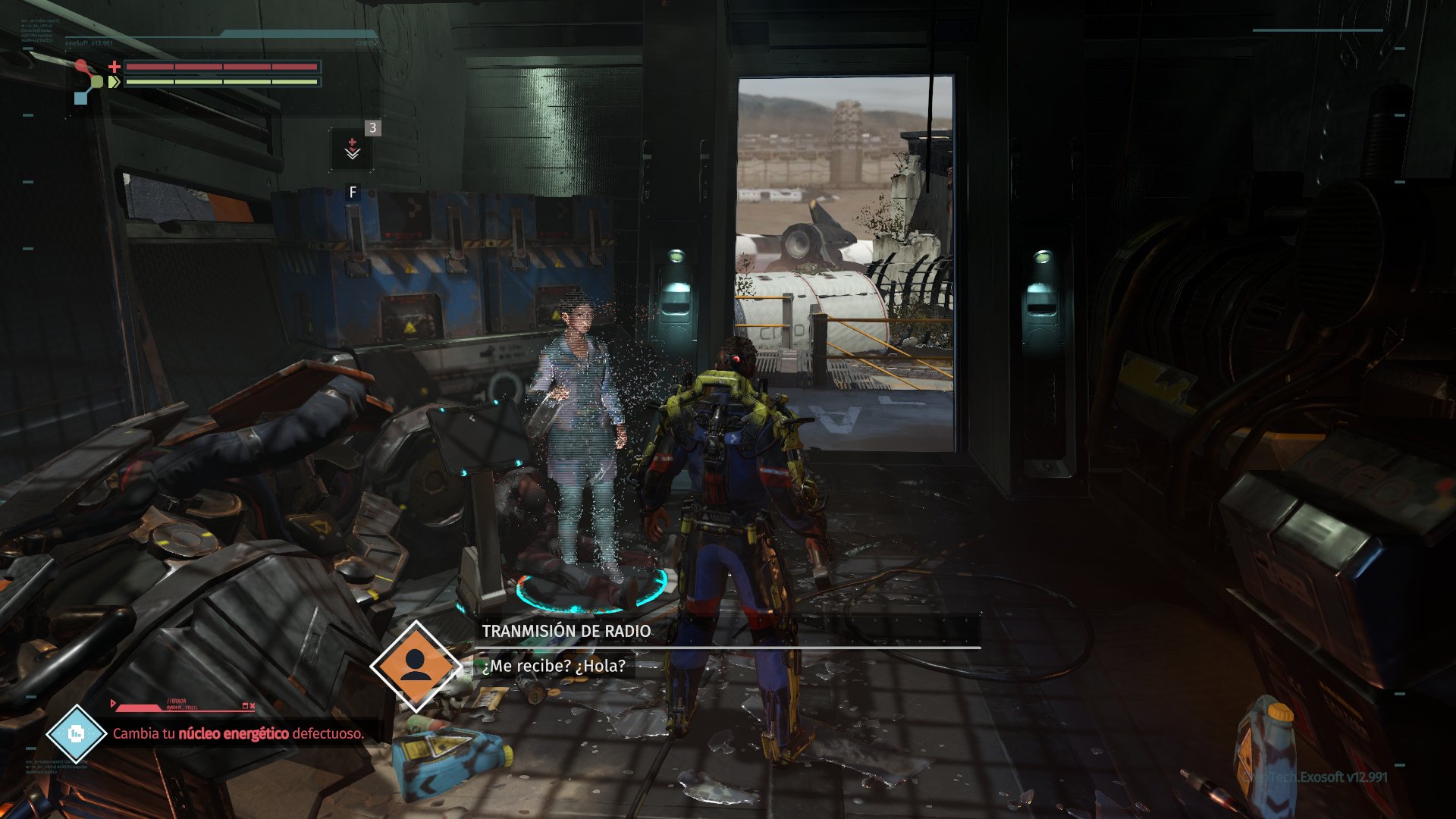
Task: Click the arrow marker left of the ERROR header
Action: tap(112, 703)
